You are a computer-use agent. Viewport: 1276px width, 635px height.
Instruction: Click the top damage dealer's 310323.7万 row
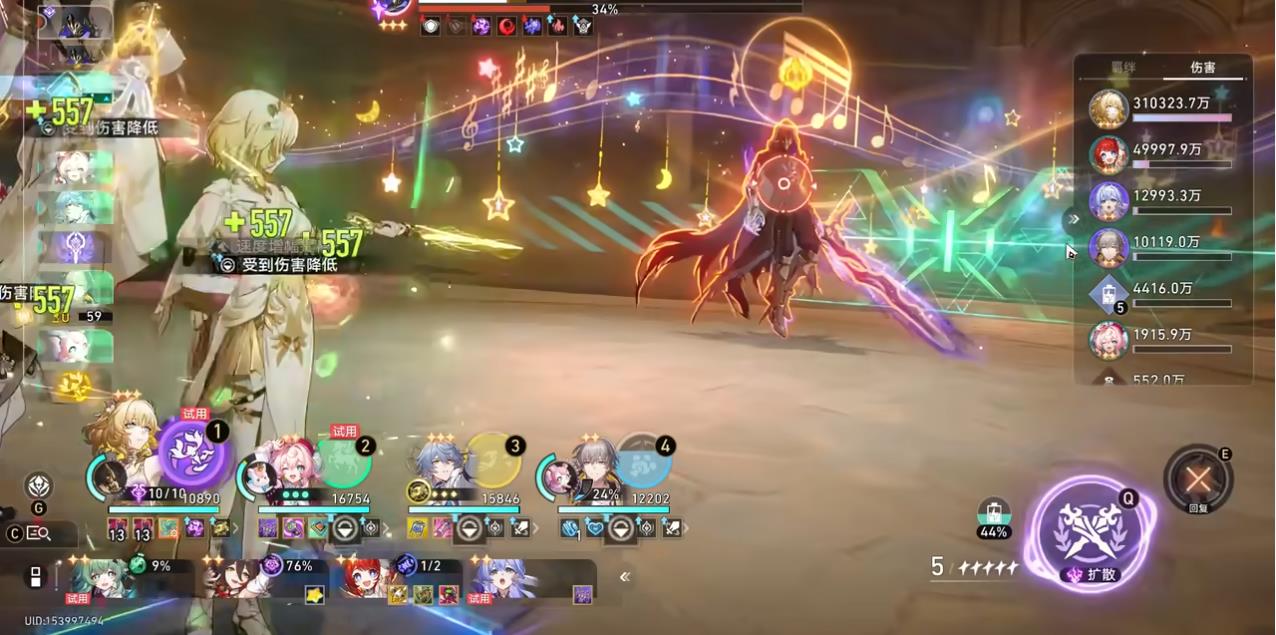[x=1170, y=108]
